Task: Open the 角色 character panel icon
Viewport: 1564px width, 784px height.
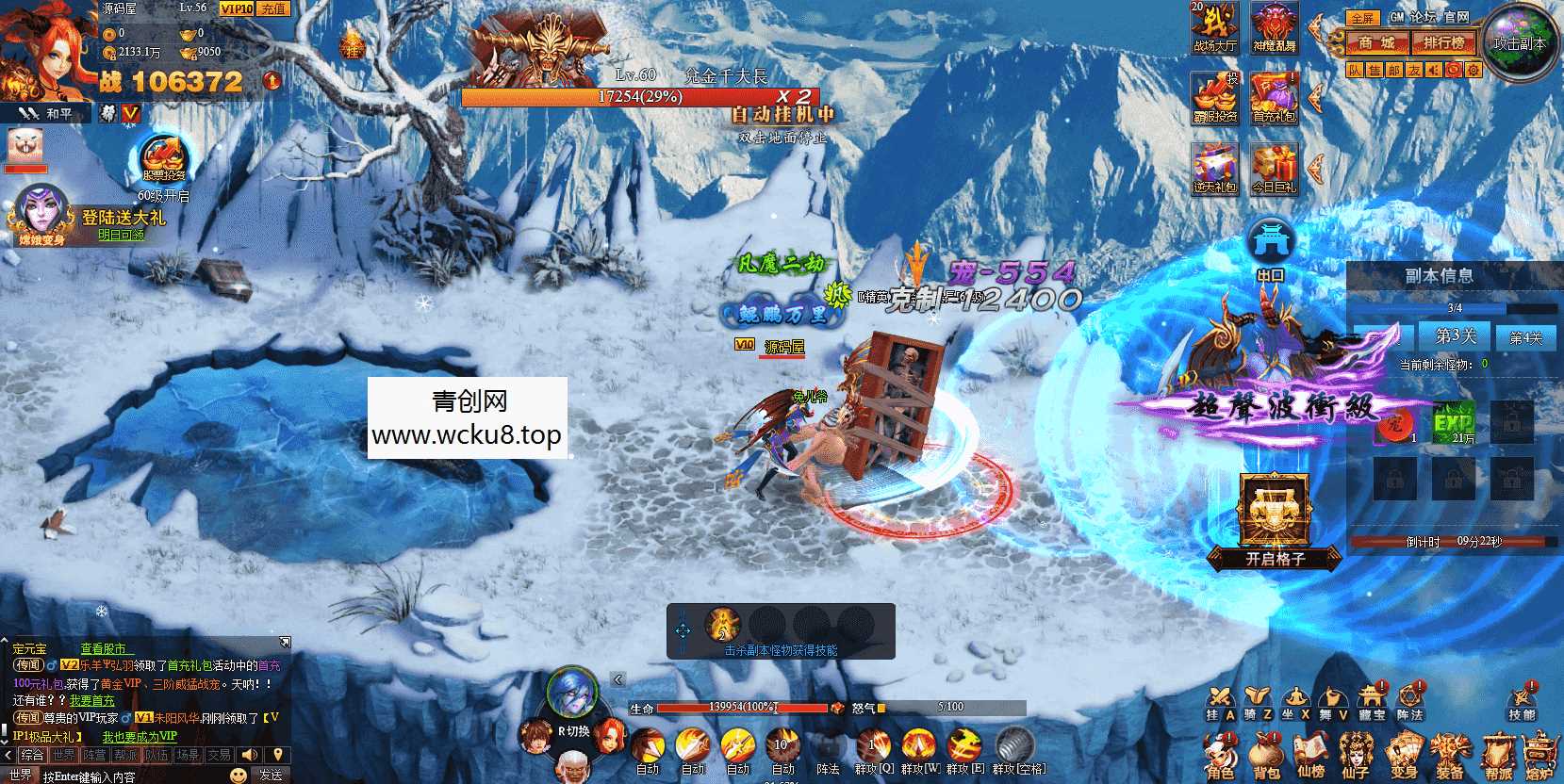Action: 1224,752
